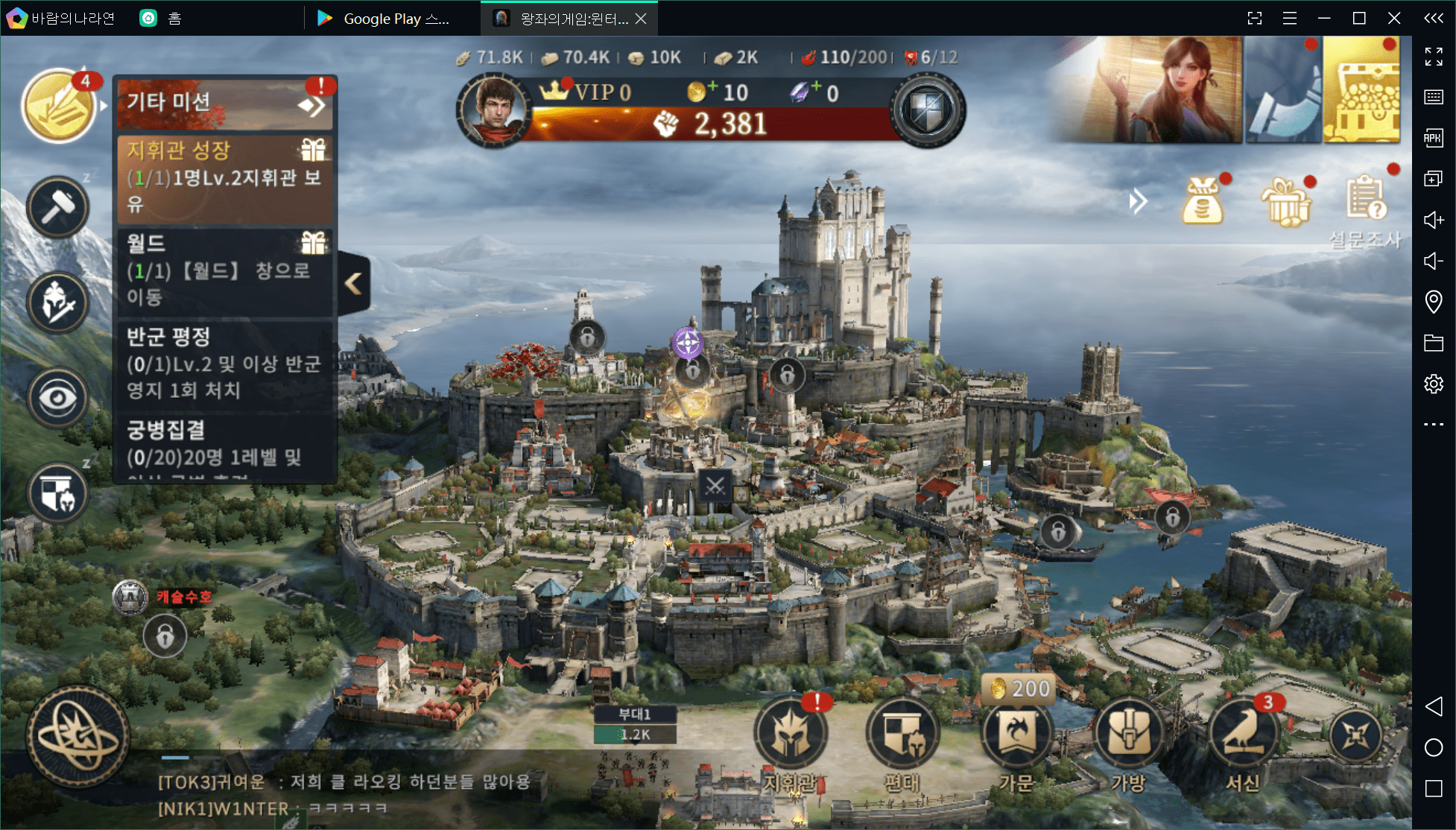Open the gift basket rewards icon

[1285, 202]
